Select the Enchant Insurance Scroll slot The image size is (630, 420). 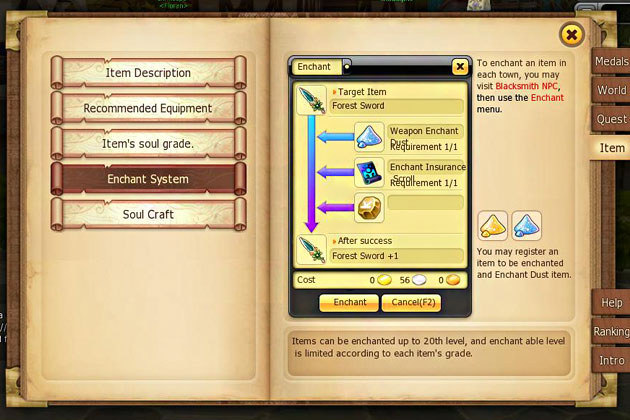click(x=370, y=172)
